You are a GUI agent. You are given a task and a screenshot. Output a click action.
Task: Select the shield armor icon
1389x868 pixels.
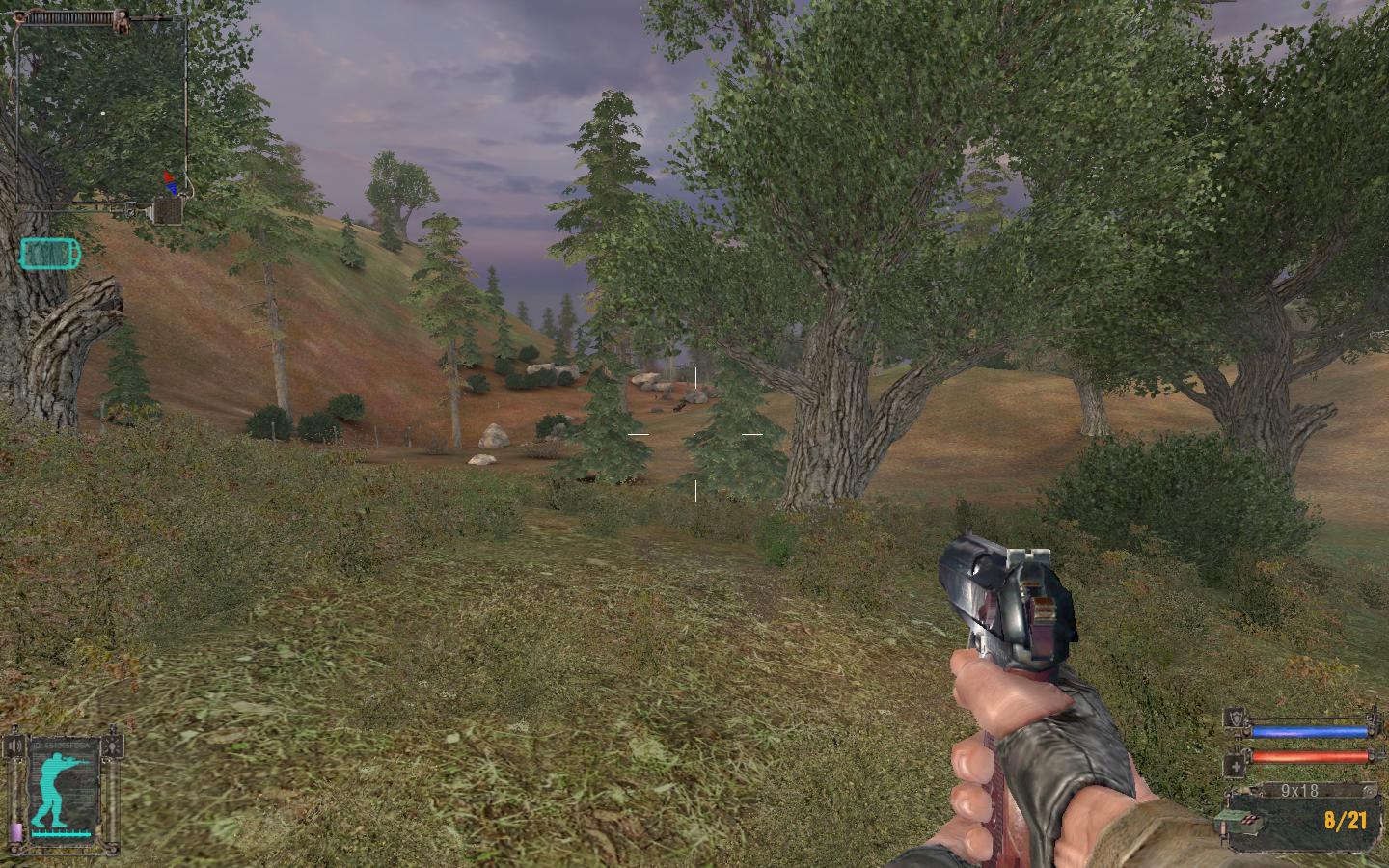(1236, 719)
